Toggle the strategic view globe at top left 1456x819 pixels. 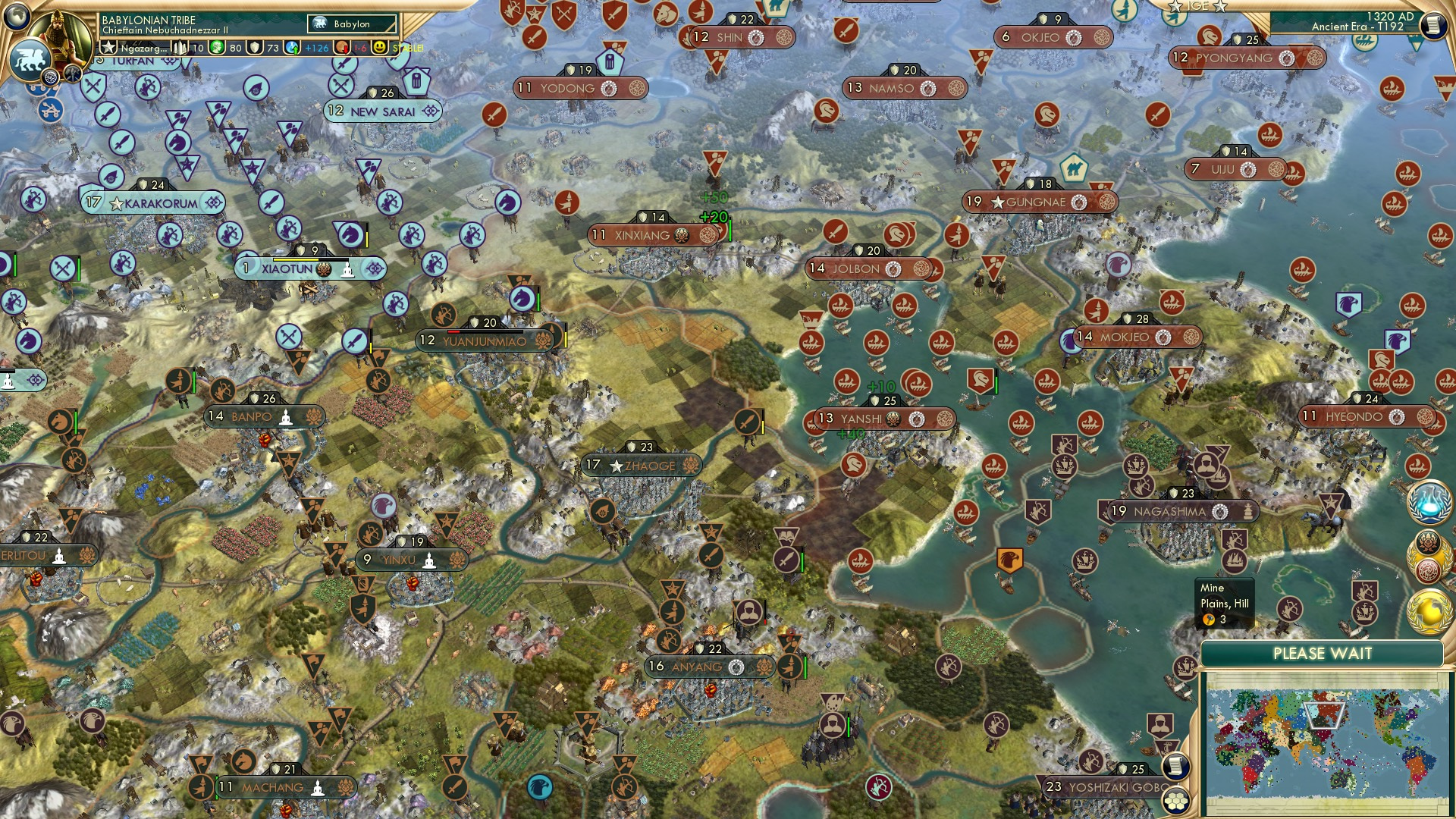tap(17, 15)
